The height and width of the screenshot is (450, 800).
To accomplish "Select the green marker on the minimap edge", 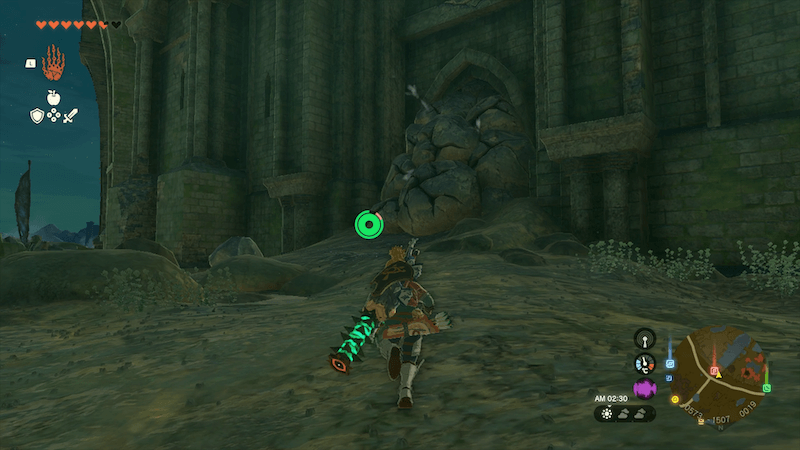I will coord(766,387).
